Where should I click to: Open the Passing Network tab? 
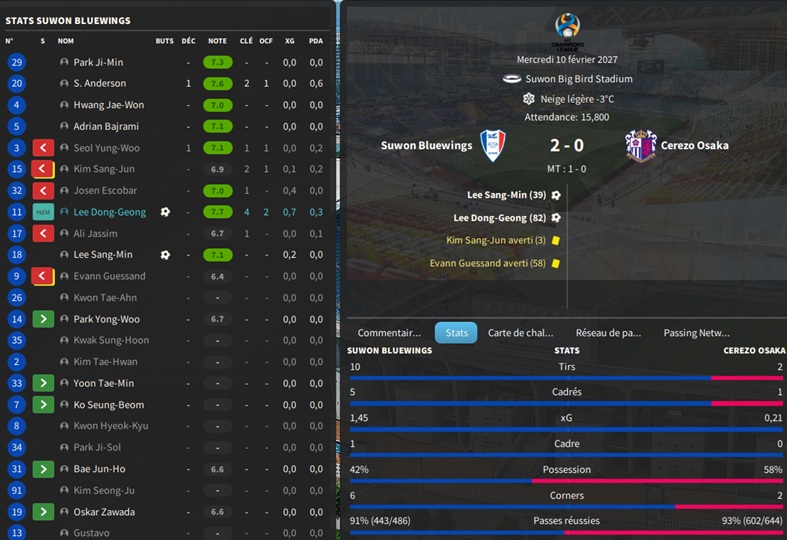point(696,333)
